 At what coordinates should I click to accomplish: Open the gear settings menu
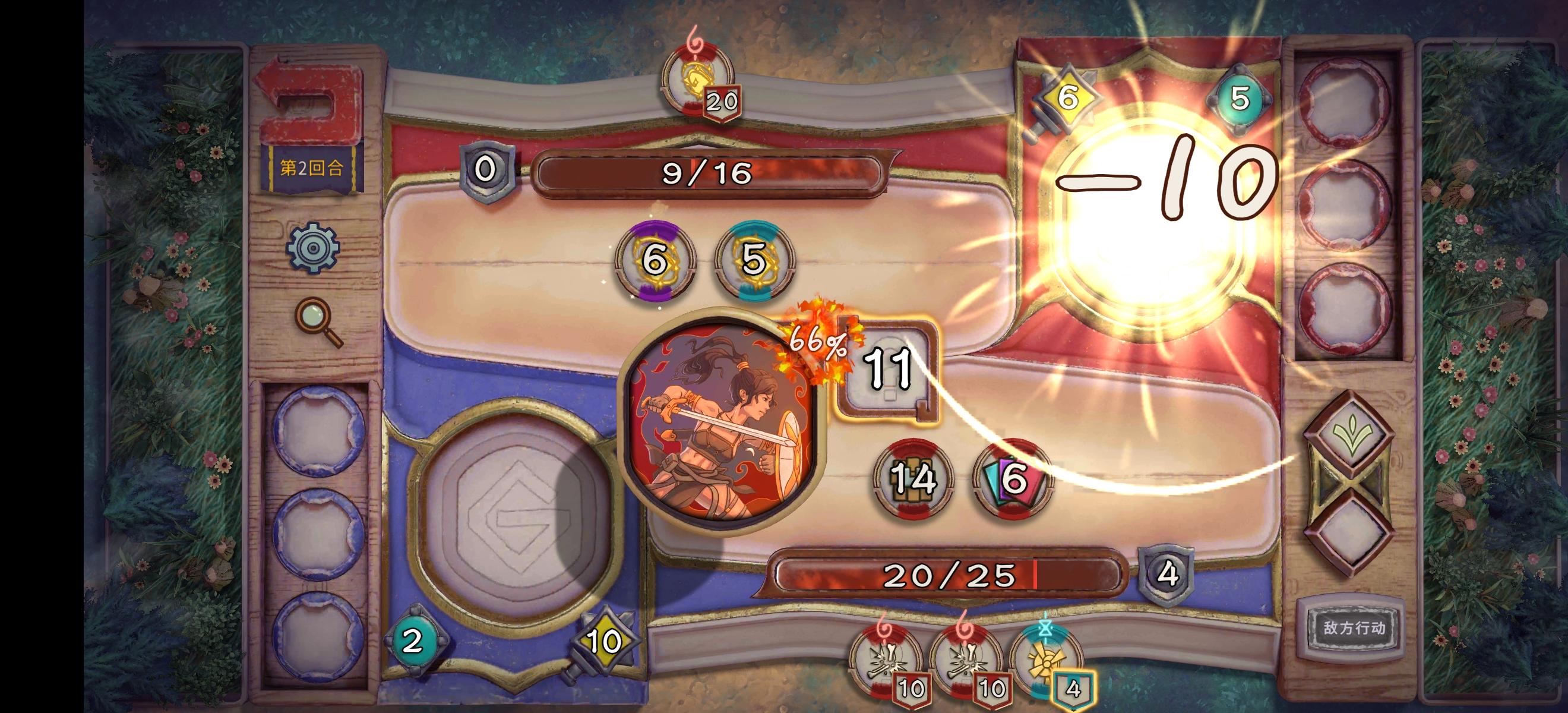pos(313,248)
